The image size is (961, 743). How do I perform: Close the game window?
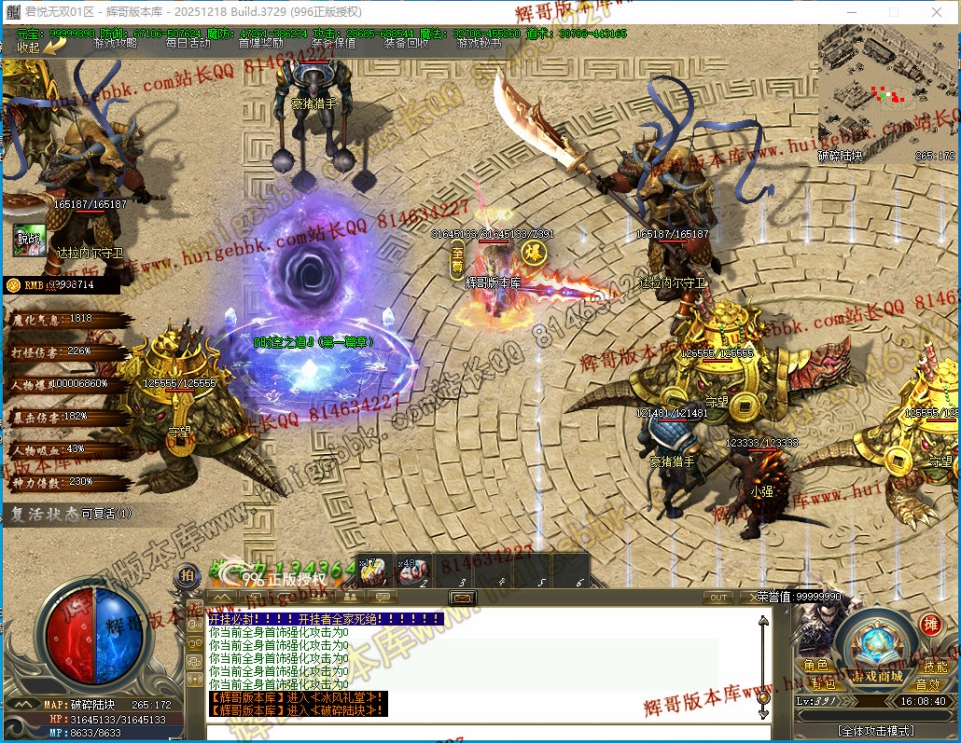[x=937, y=11]
